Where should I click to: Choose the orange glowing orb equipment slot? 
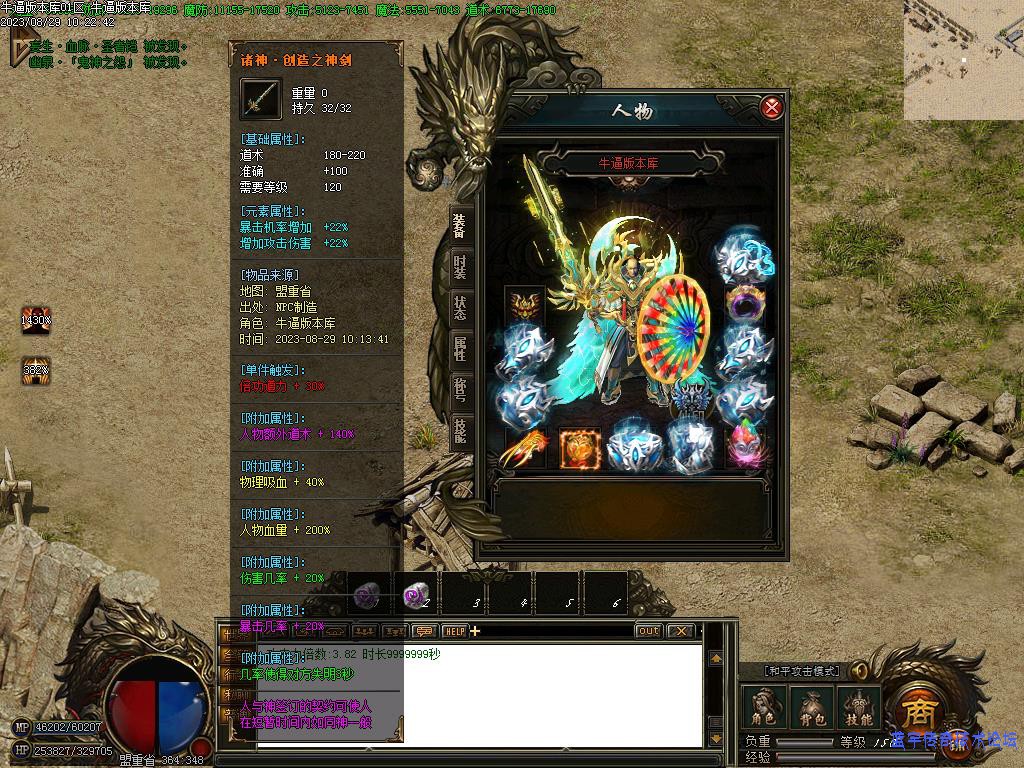click(x=580, y=447)
